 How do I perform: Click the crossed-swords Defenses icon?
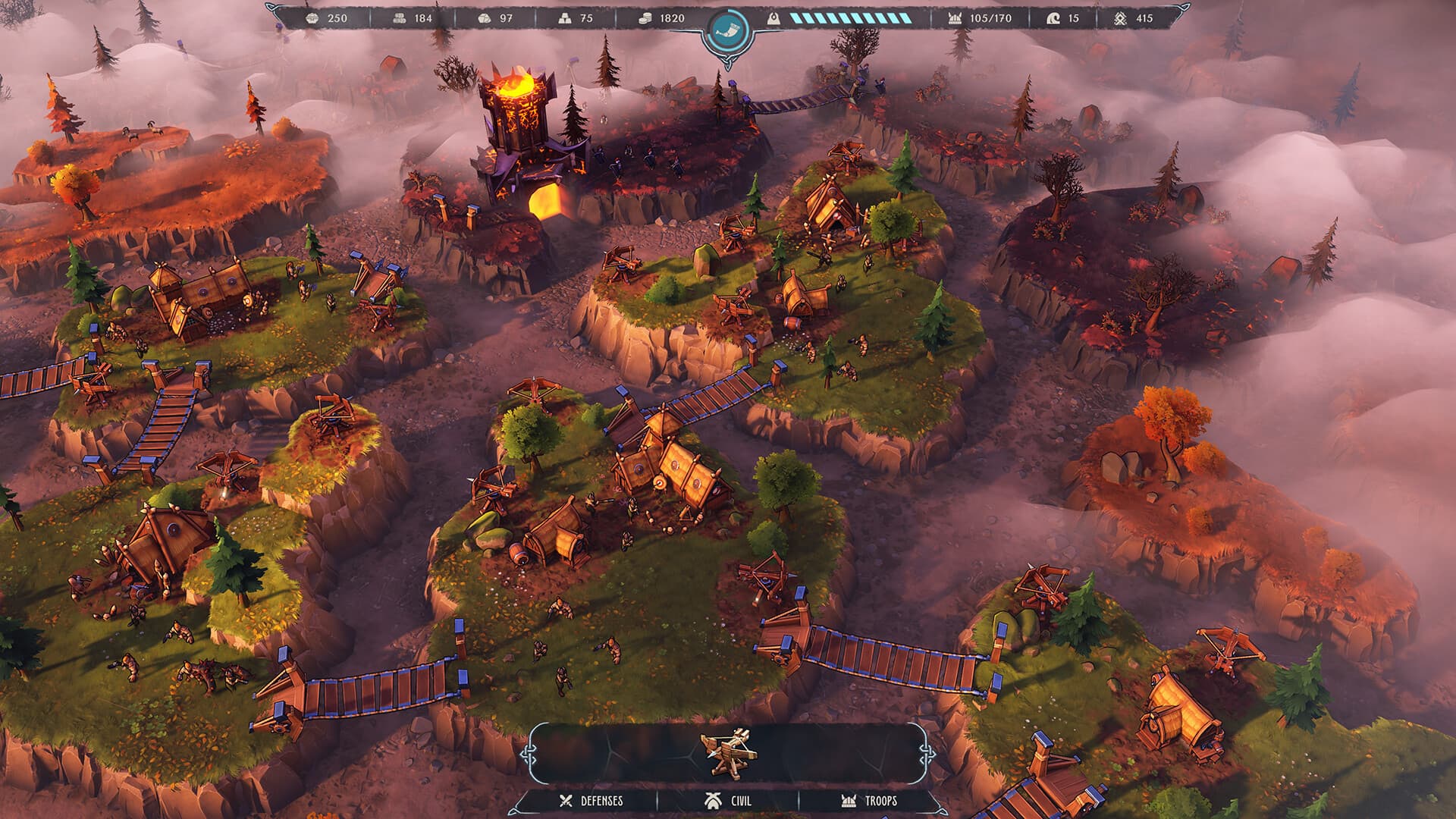[x=565, y=799]
